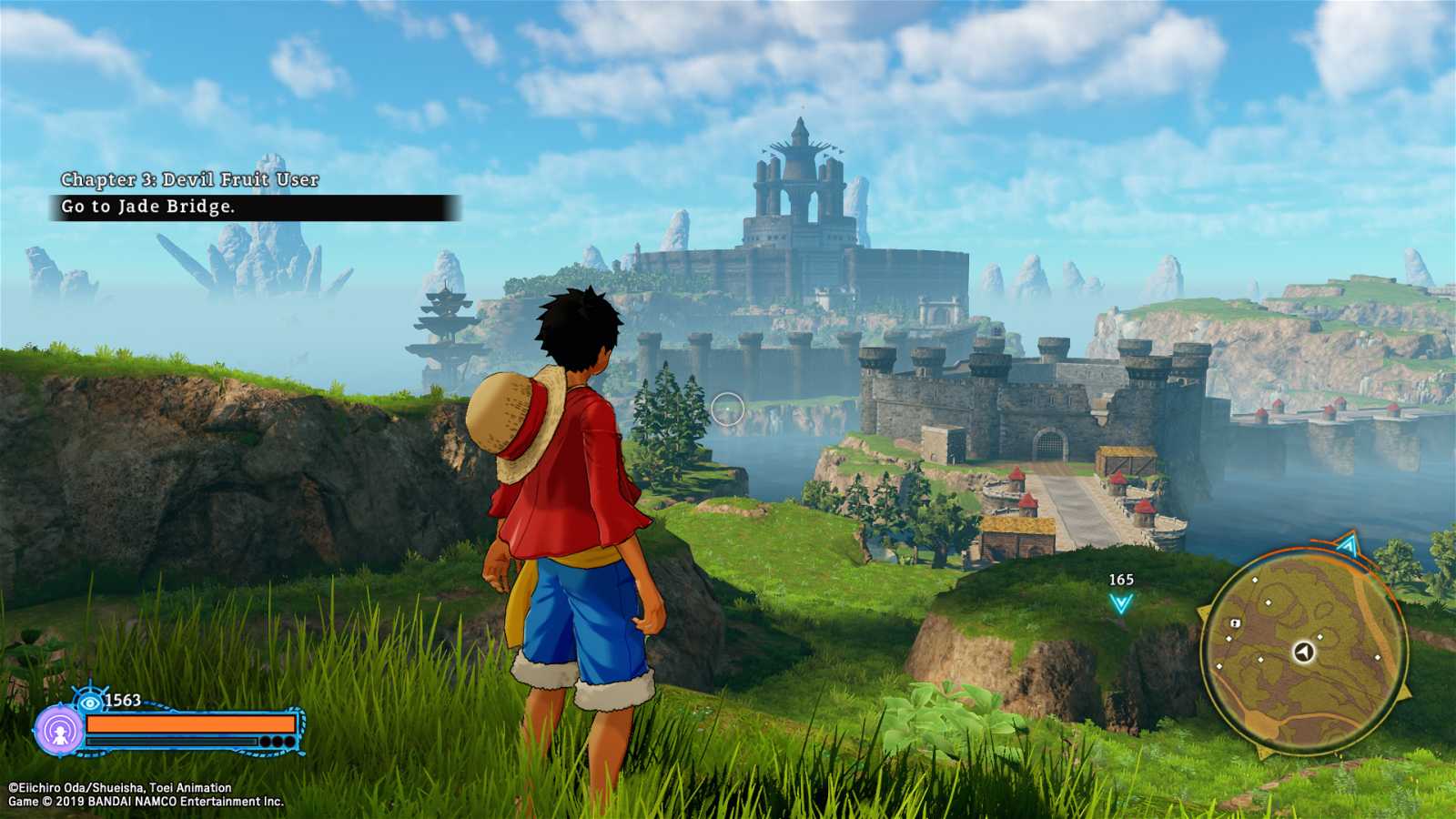Screen dimensions: 1456x819
Task: Click the purple character portrait icon
Action: click(60, 728)
